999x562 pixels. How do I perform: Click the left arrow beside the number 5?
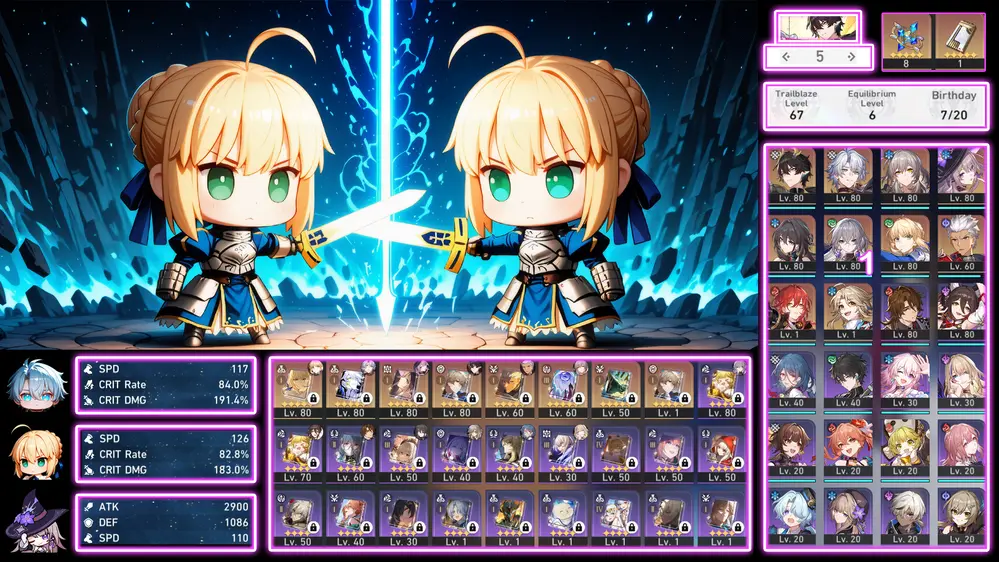click(786, 57)
